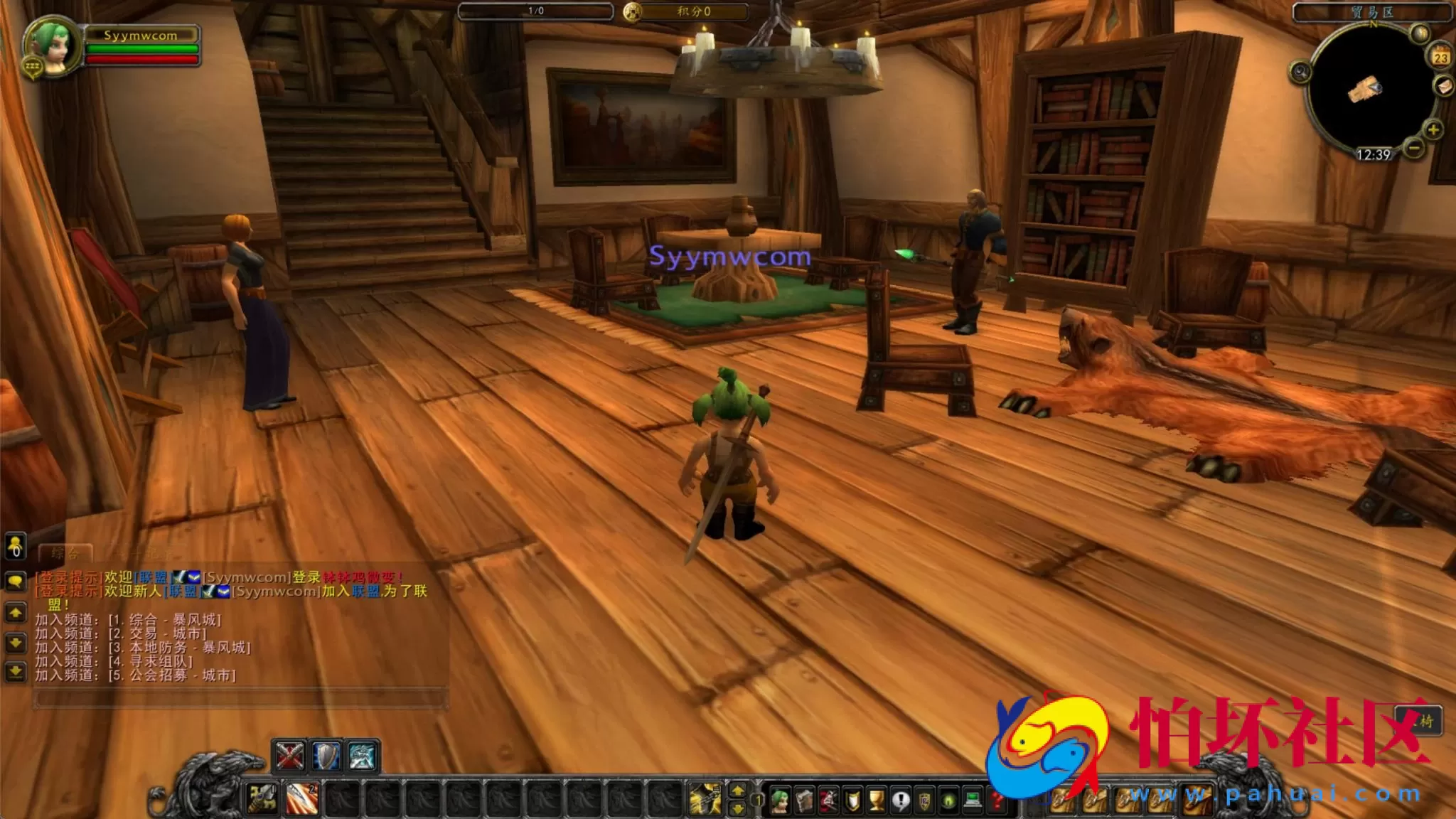Open the mail icon beside the minimap
This screenshot has width=1456, height=819.
(1444, 87)
